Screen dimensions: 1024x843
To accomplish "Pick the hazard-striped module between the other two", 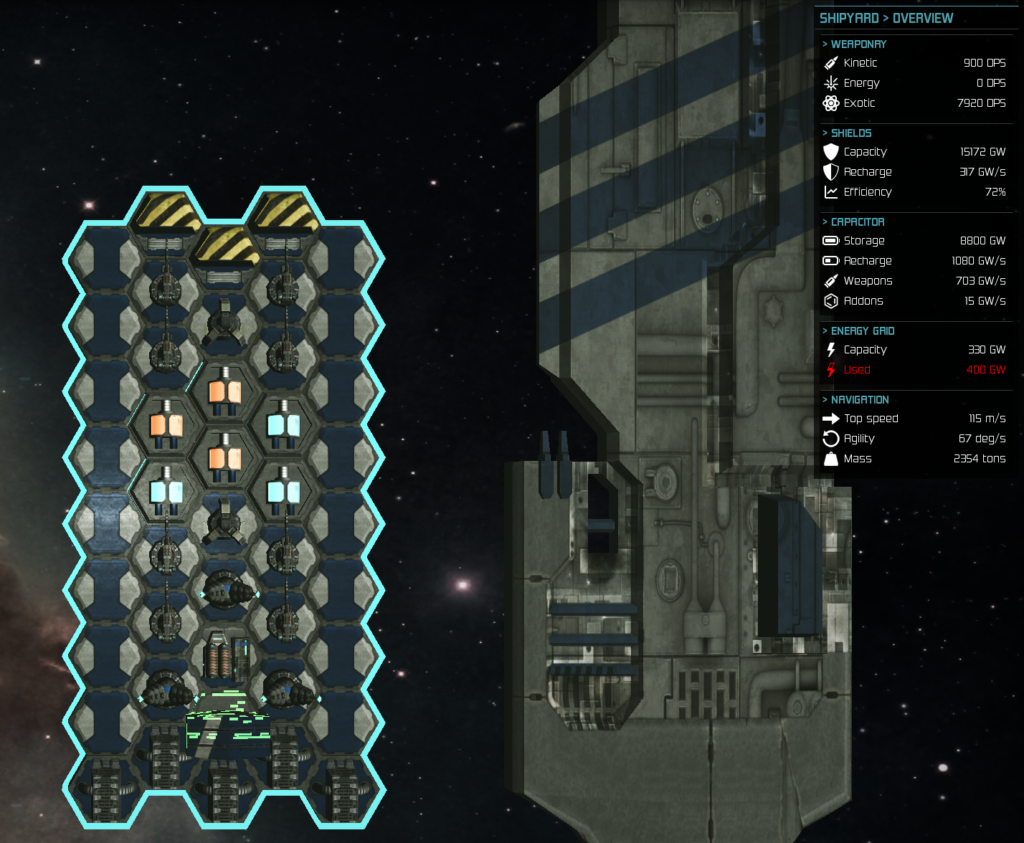I will (225, 244).
